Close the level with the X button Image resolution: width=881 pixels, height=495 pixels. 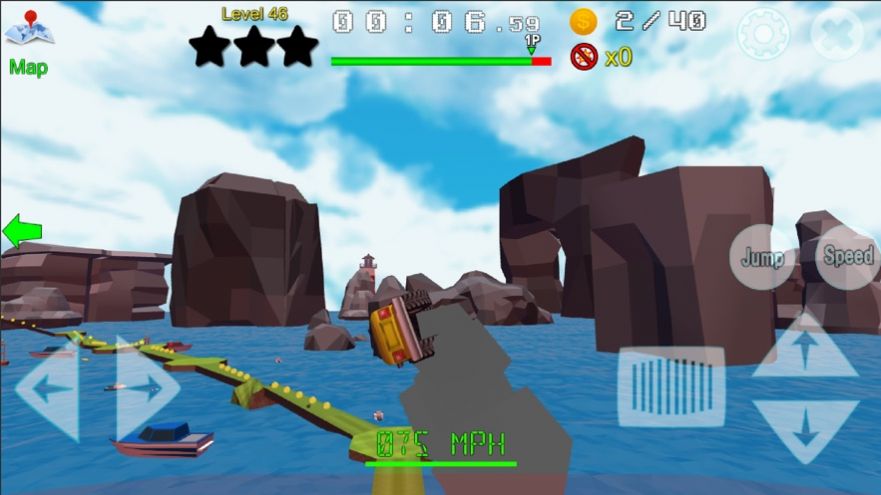pyautogui.click(x=836, y=34)
